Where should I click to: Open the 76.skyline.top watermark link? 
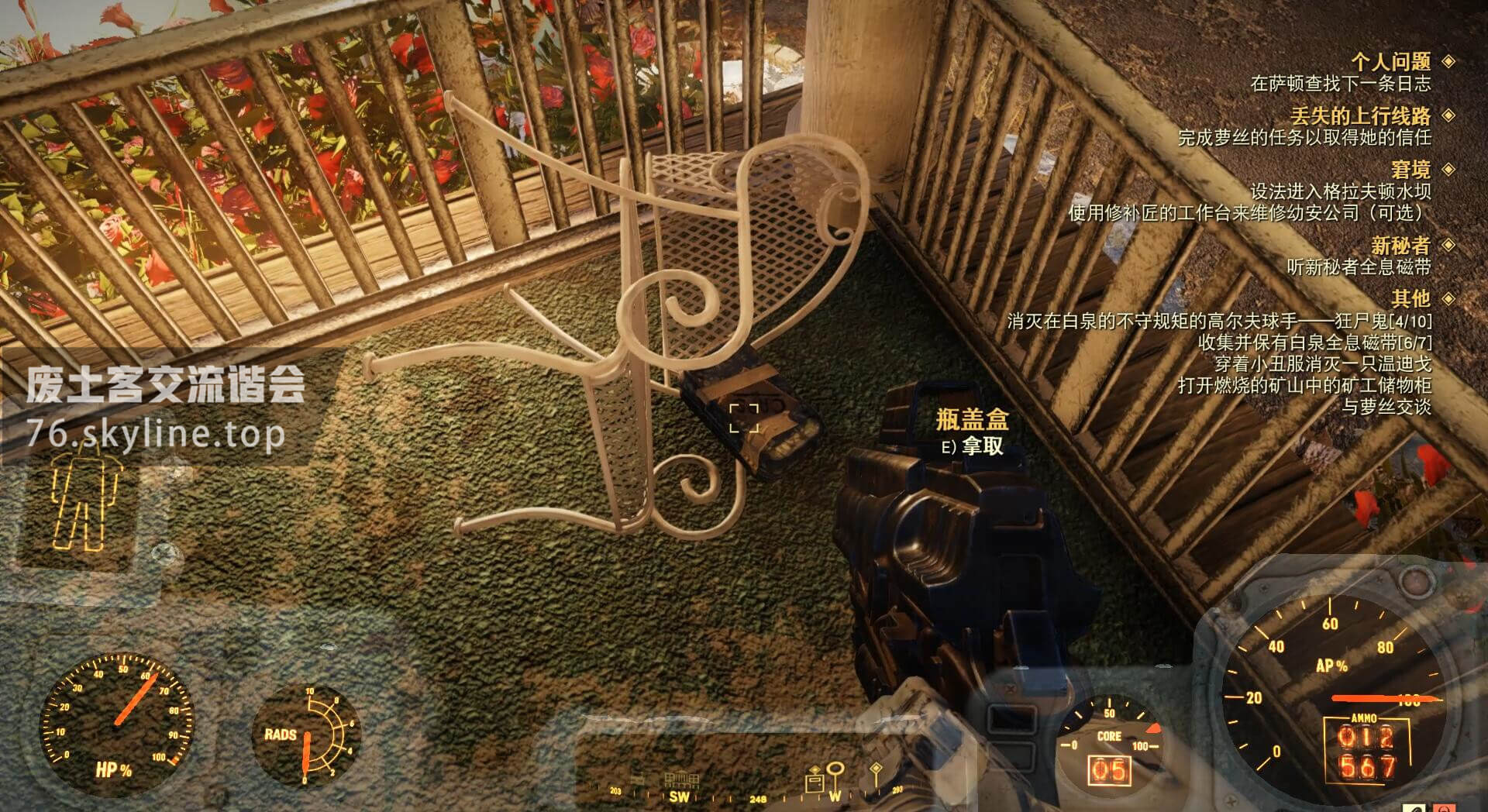(x=156, y=434)
